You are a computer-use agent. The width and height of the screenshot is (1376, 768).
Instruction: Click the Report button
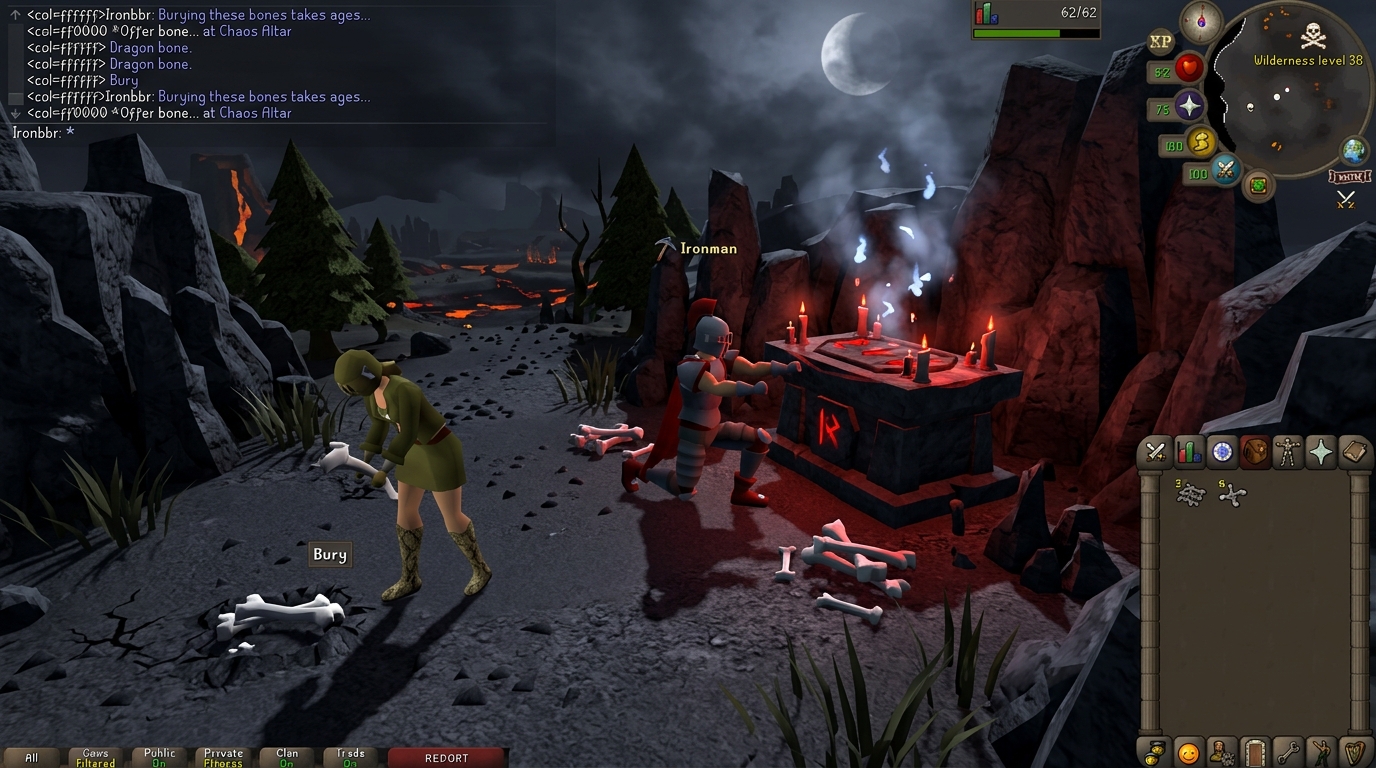tap(447, 757)
